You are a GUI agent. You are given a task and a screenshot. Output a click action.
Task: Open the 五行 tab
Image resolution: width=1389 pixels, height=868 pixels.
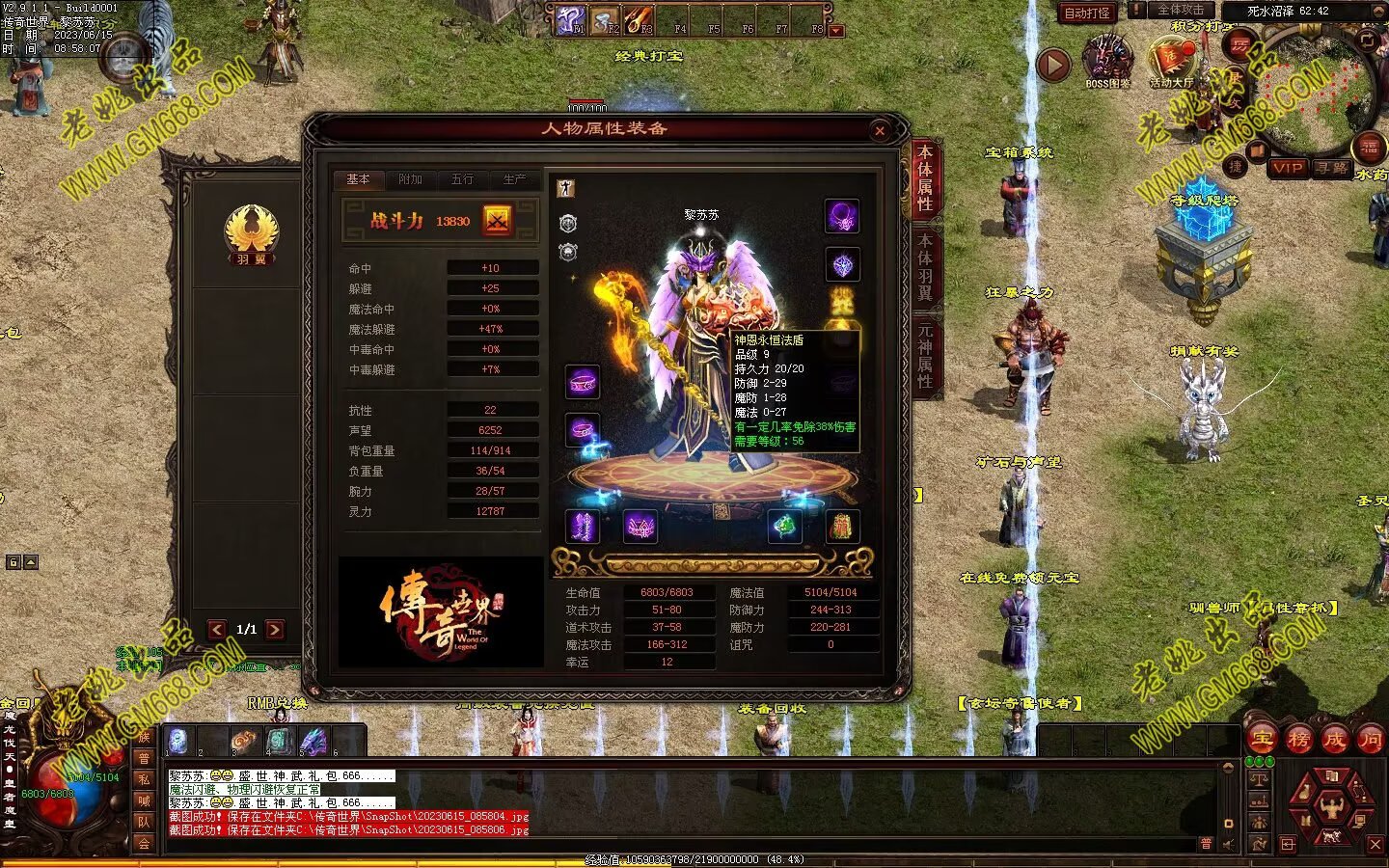(463, 179)
